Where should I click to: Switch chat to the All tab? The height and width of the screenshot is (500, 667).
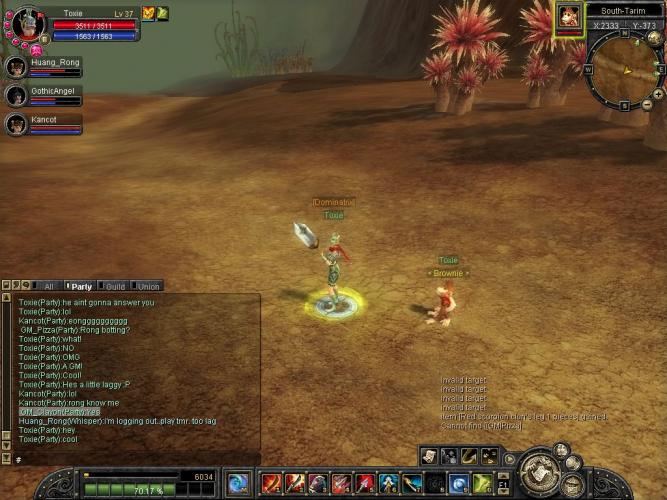pos(49,286)
